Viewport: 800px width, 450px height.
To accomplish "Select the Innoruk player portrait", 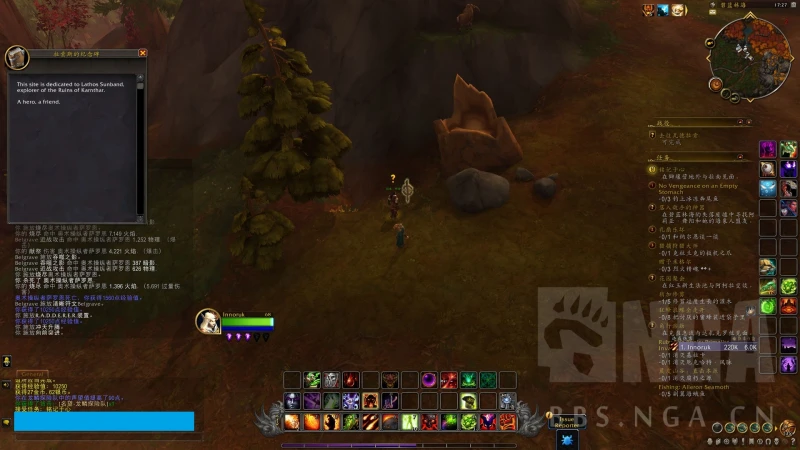I will 208,321.
